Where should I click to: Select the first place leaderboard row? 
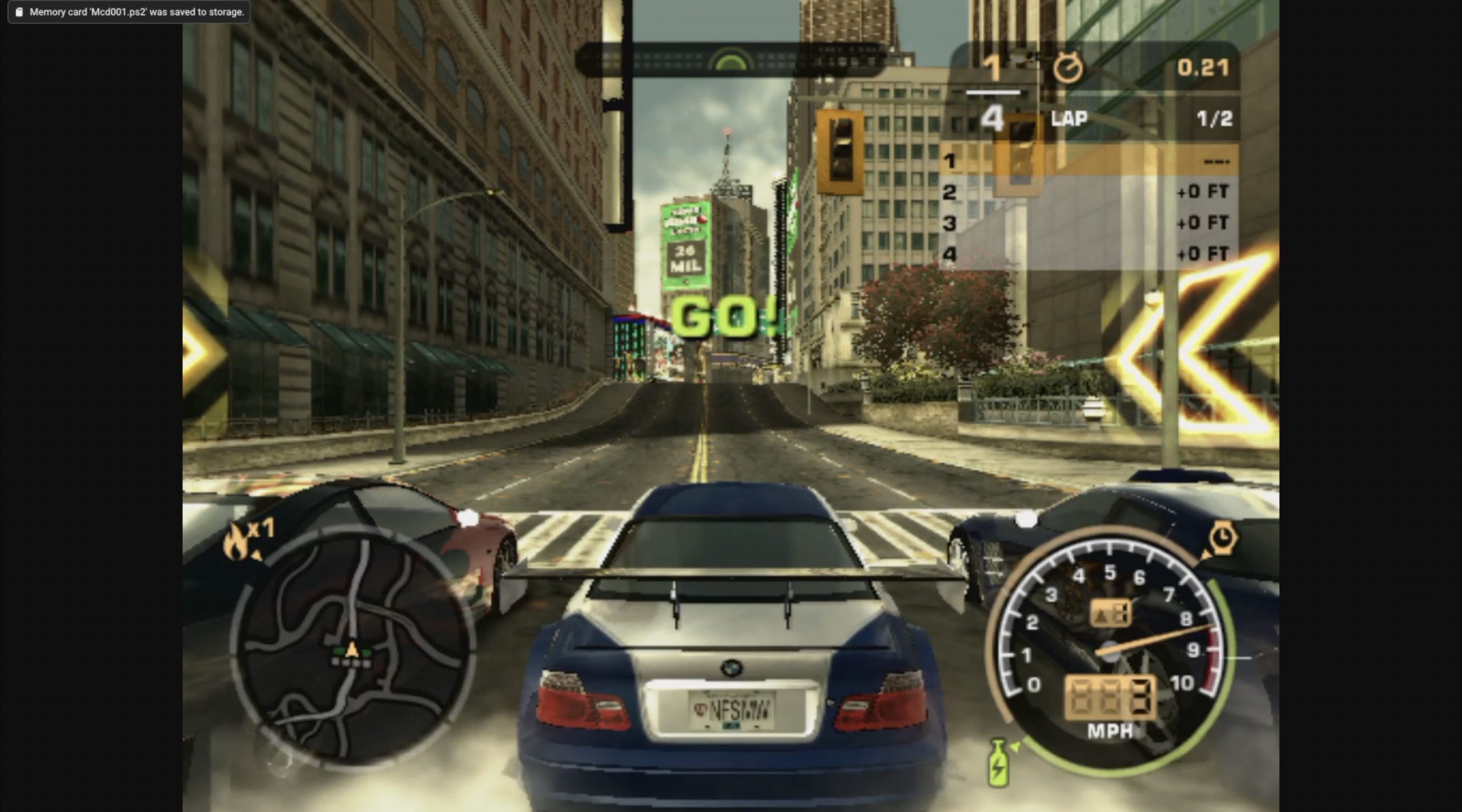(x=1089, y=161)
